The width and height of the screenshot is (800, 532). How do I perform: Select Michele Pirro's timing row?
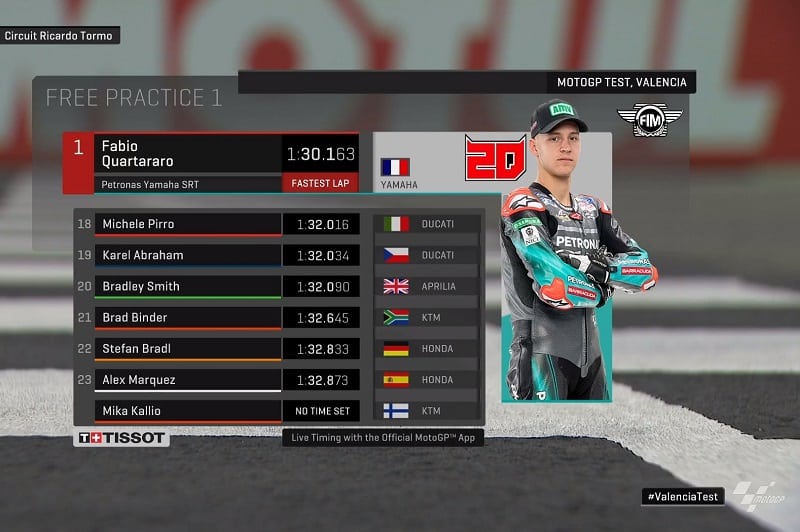pos(188,224)
